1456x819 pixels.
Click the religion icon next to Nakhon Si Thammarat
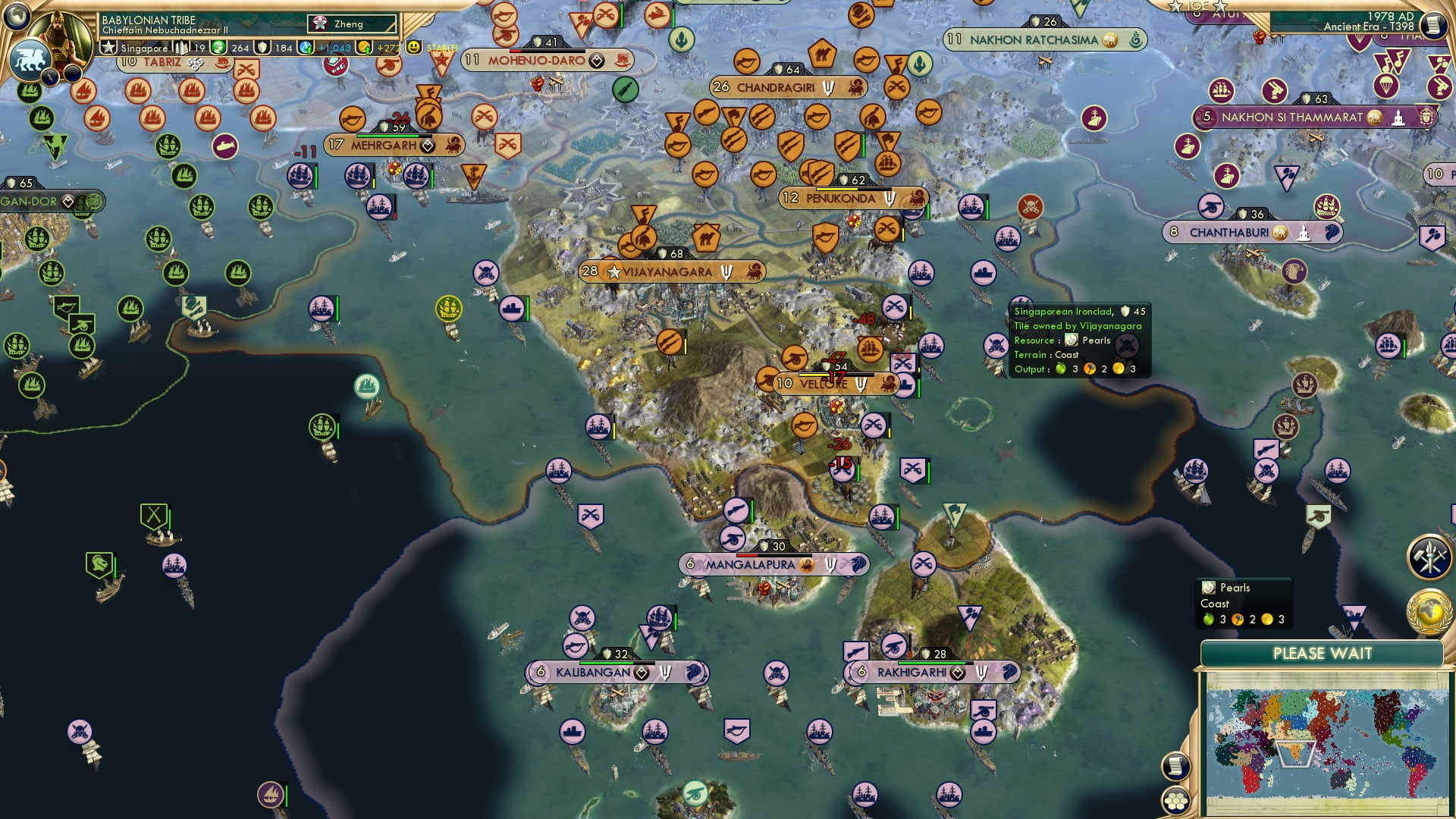1399,119
